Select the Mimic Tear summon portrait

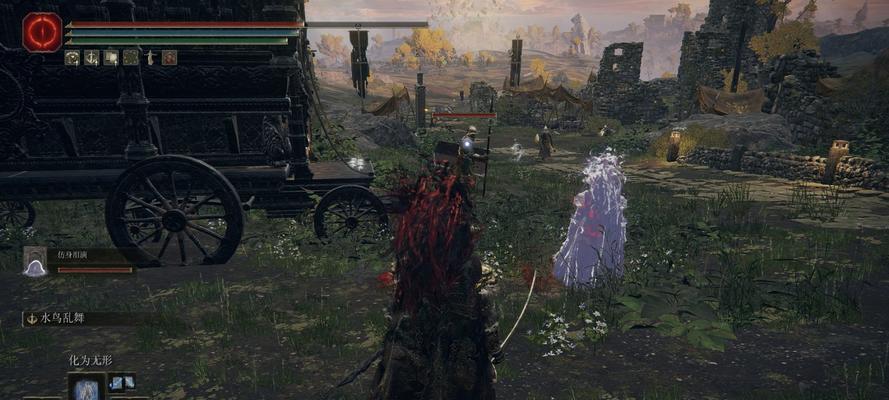point(36,262)
